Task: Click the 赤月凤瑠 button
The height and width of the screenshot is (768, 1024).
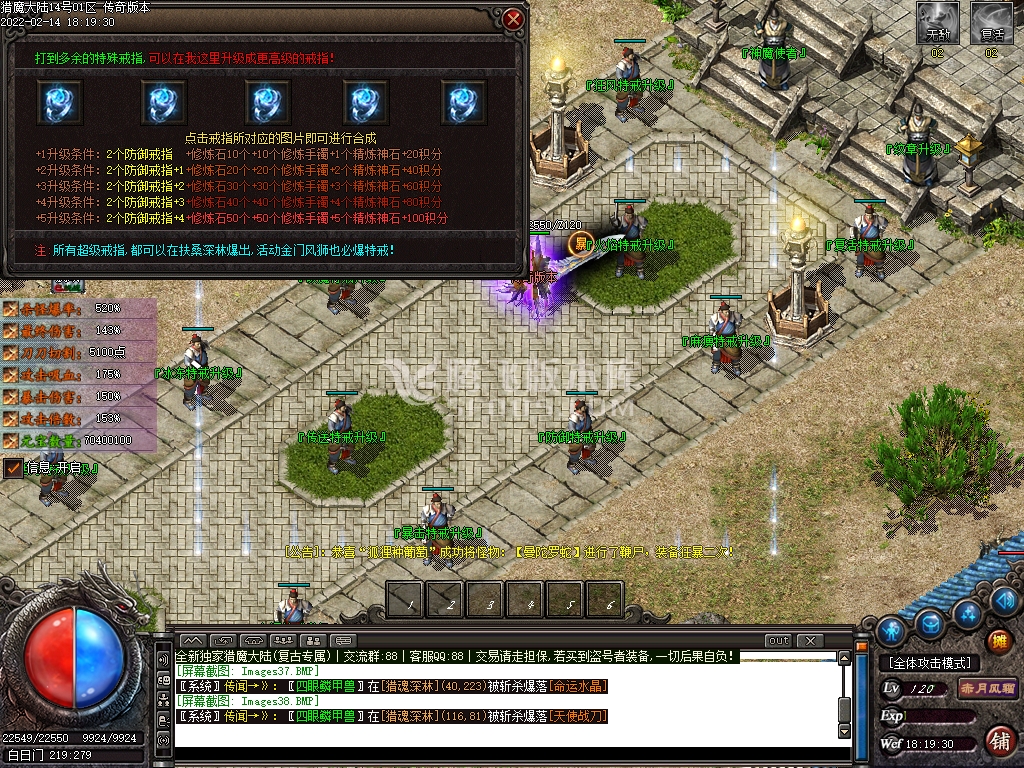Action: tap(987, 688)
